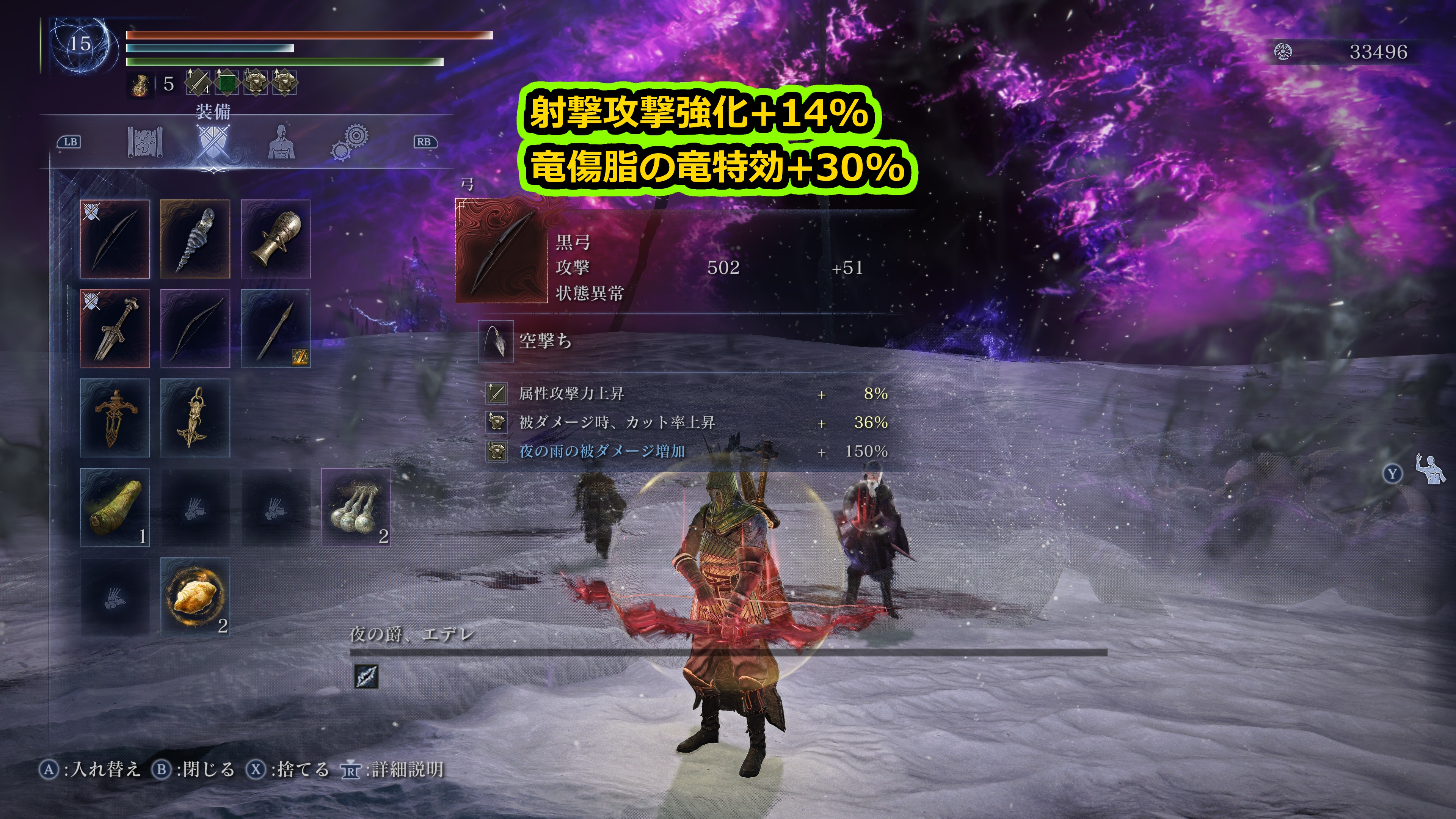The image size is (1456, 819).
Task: Select the 被ダメージ時、カット率上昇 effect row
Action: tap(687, 422)
